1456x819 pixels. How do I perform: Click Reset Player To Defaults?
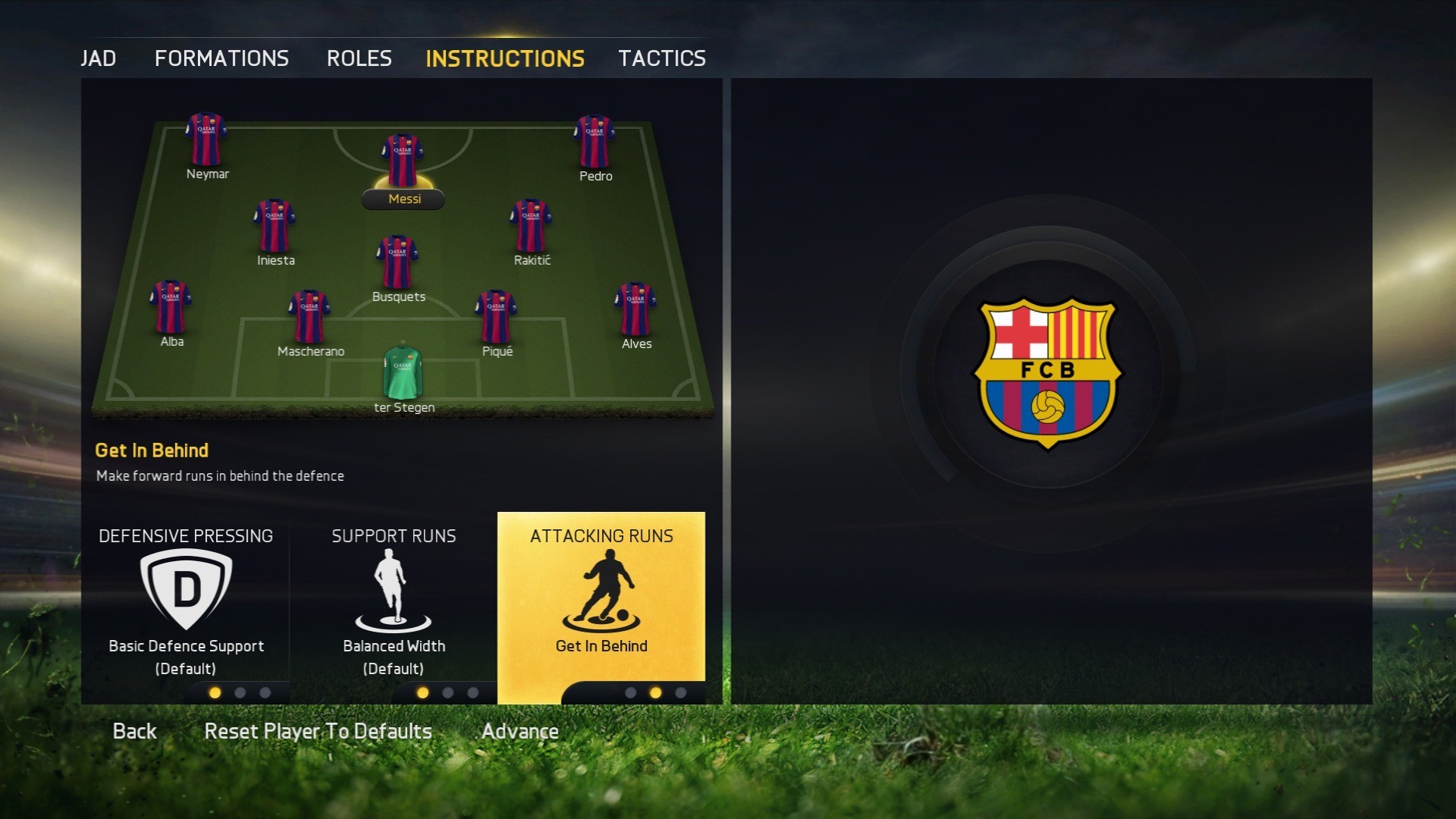click(x=318, y=730)
